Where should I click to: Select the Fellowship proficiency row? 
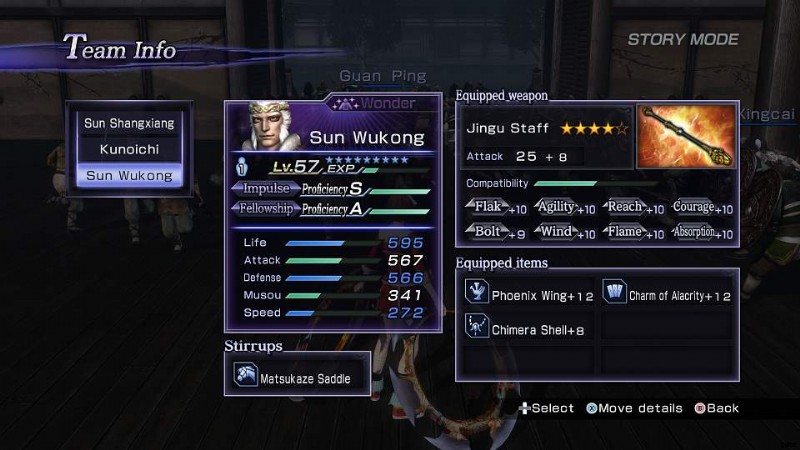point(332,209)
